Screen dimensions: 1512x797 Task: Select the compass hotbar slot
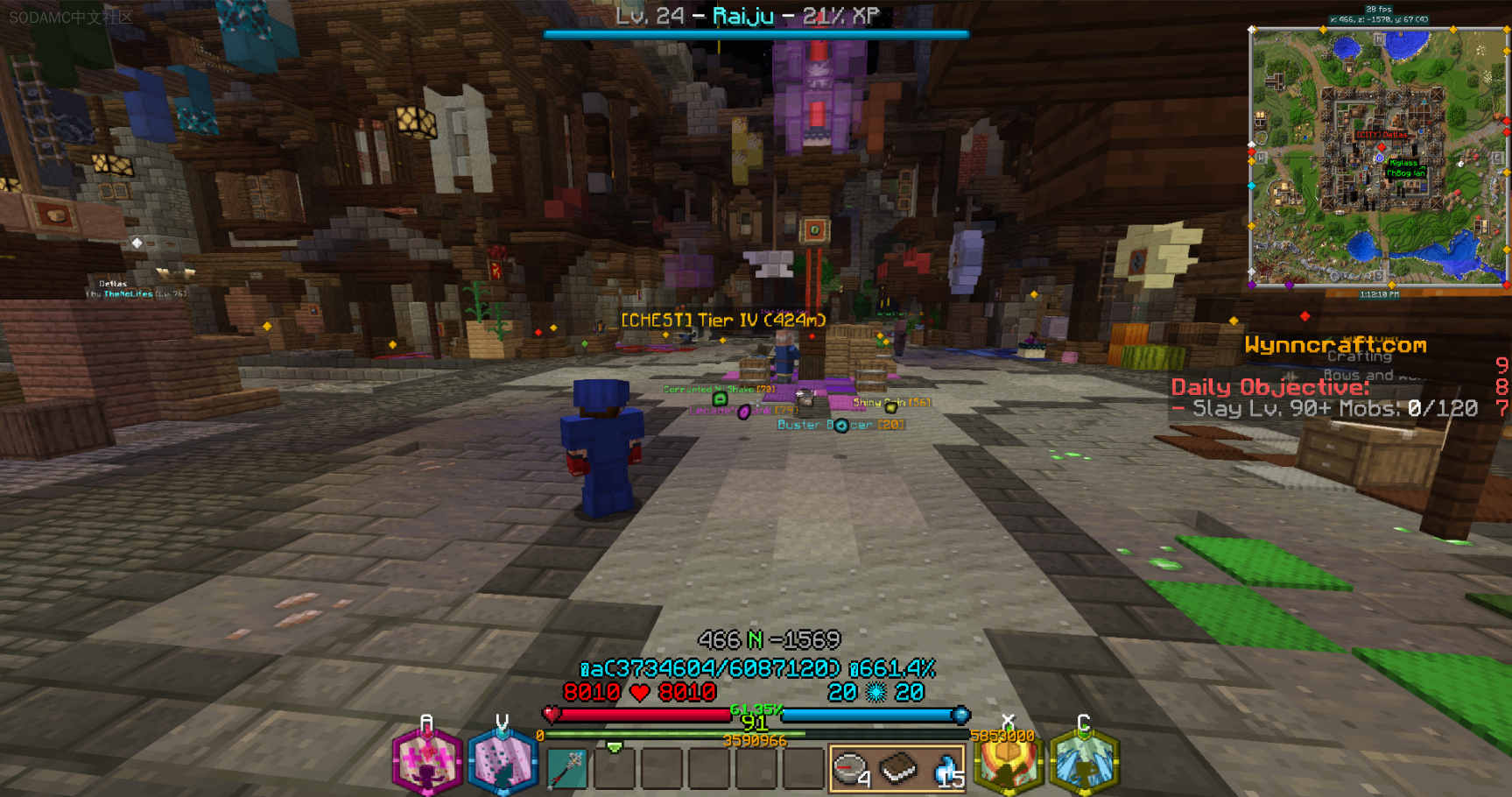click(x=849, y=768)
